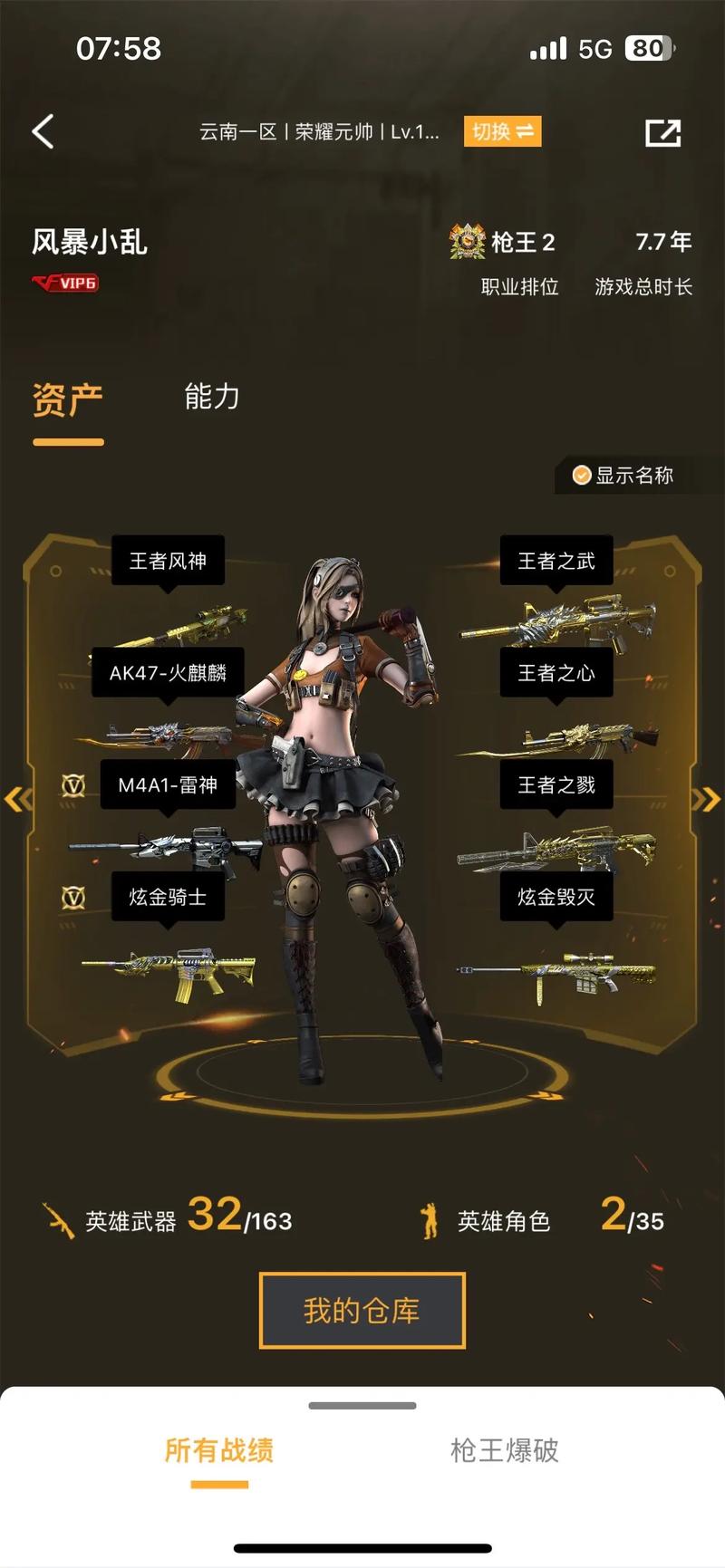
Task: Select the 资产 tab
Action: [x=68, y=399]
